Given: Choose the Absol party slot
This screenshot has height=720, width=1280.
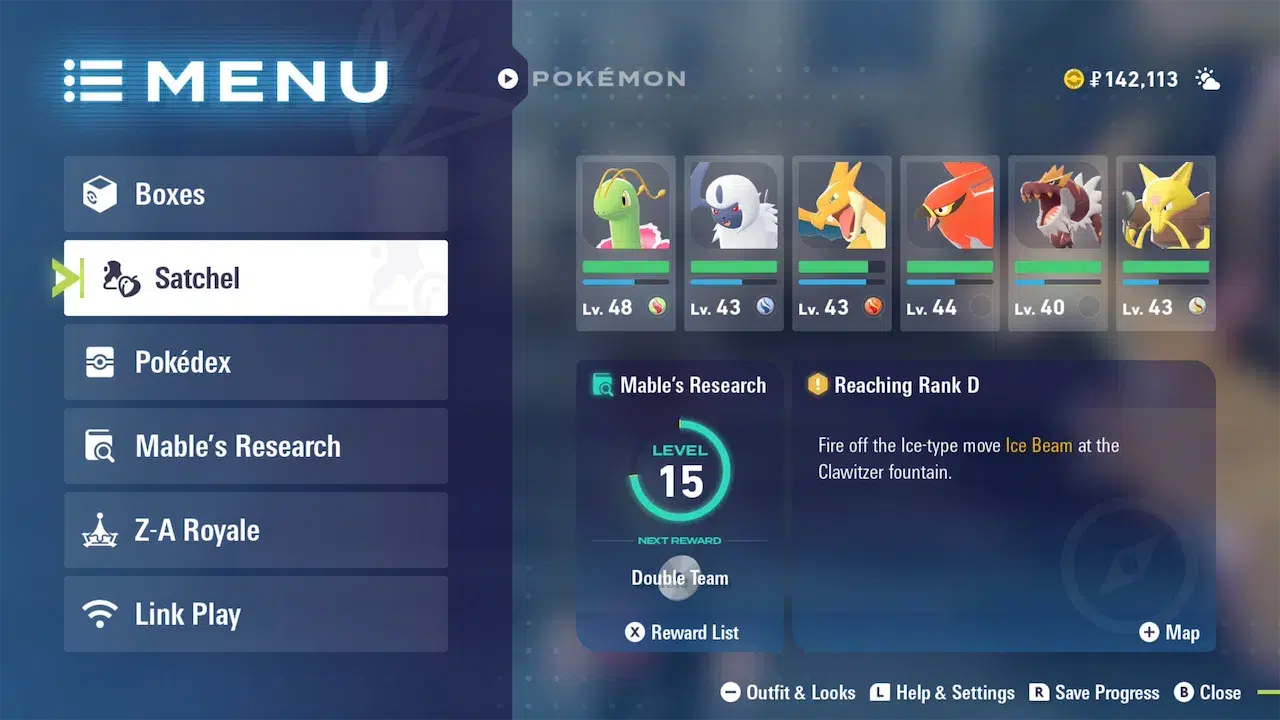Looking at the screenshot, I should (x=734, y=243).
